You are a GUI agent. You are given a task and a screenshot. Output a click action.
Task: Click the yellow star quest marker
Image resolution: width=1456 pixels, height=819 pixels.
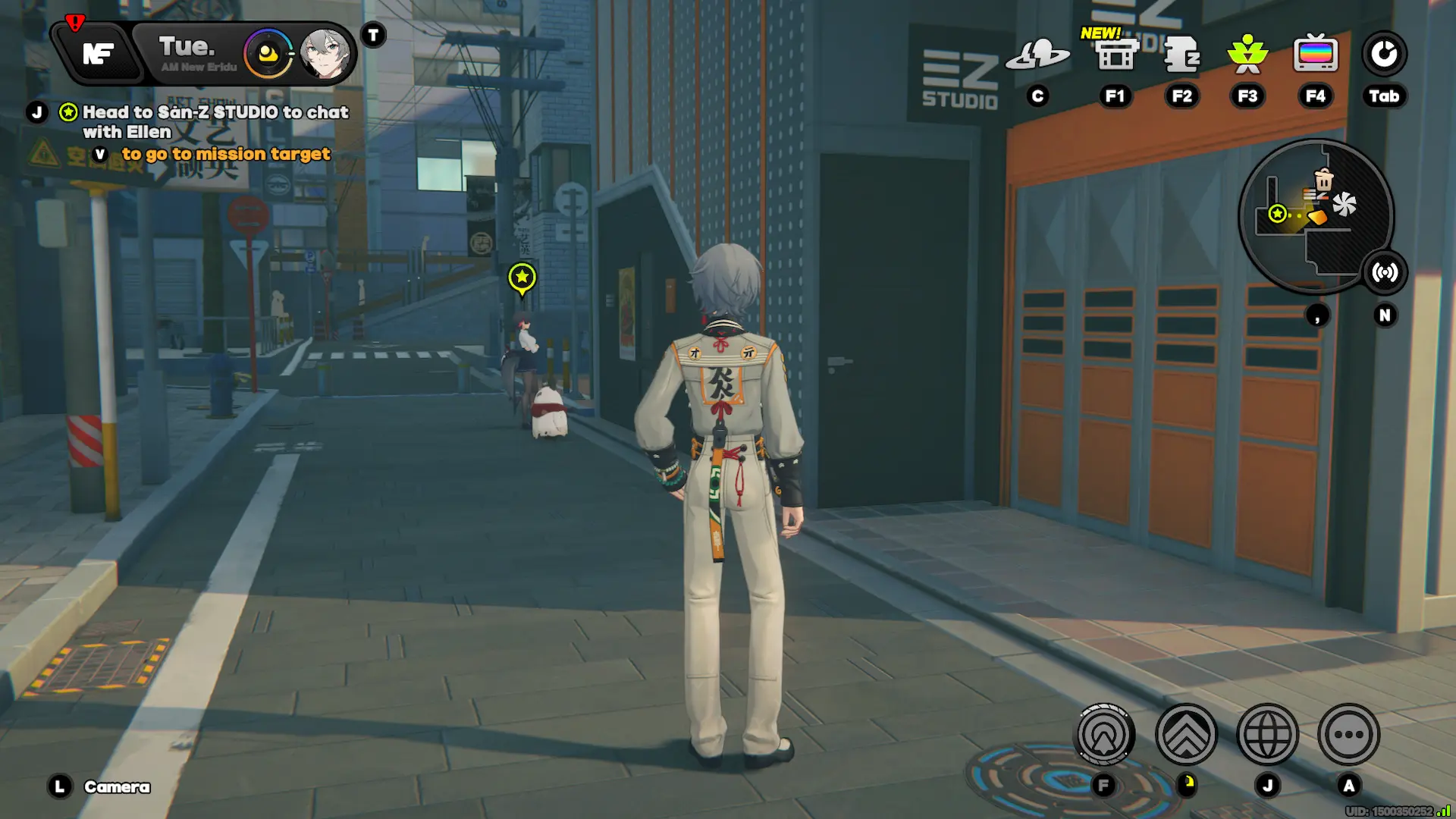tap(522, 278)
